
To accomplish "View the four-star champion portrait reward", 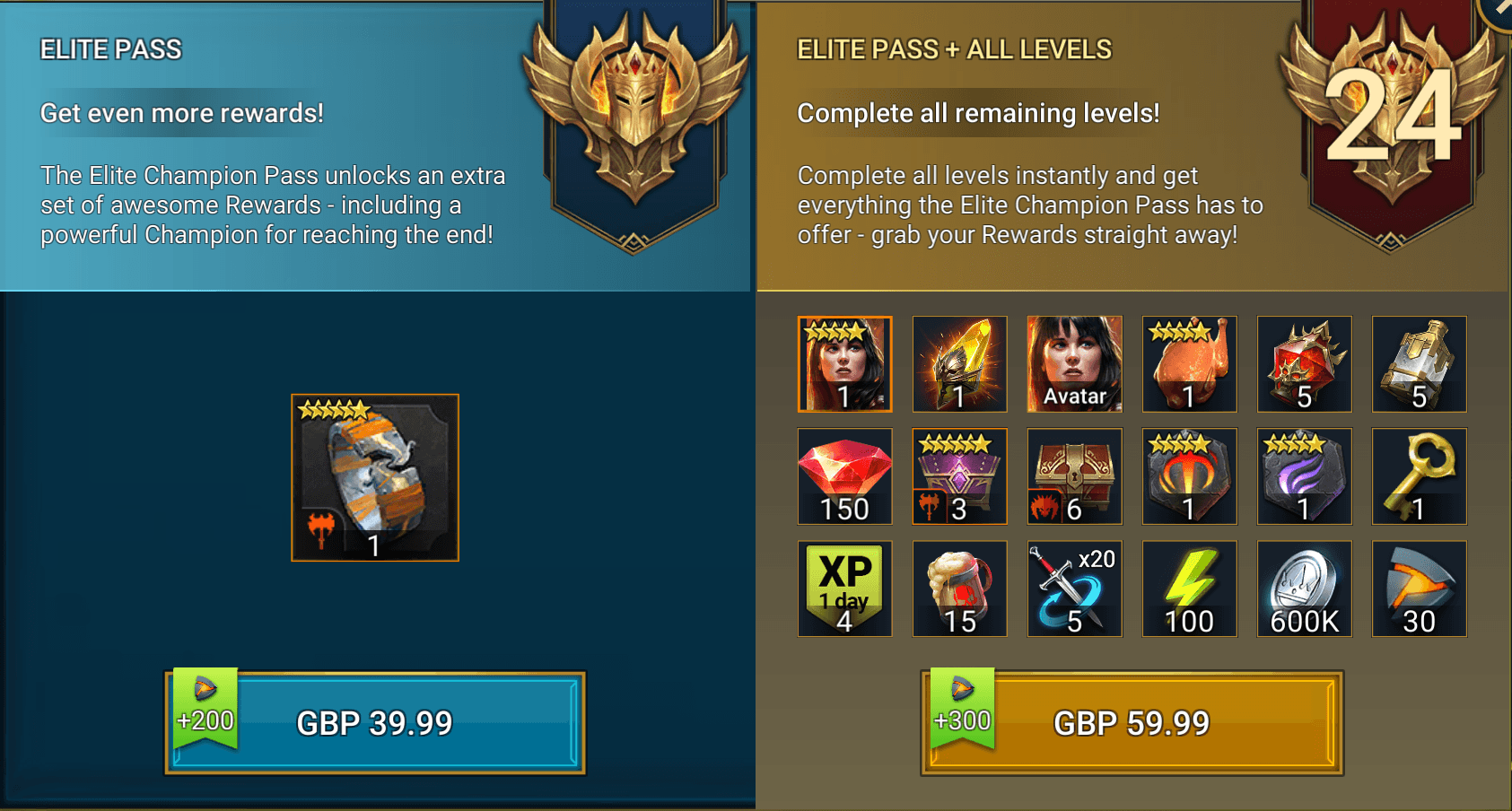I will pos(844,364).
